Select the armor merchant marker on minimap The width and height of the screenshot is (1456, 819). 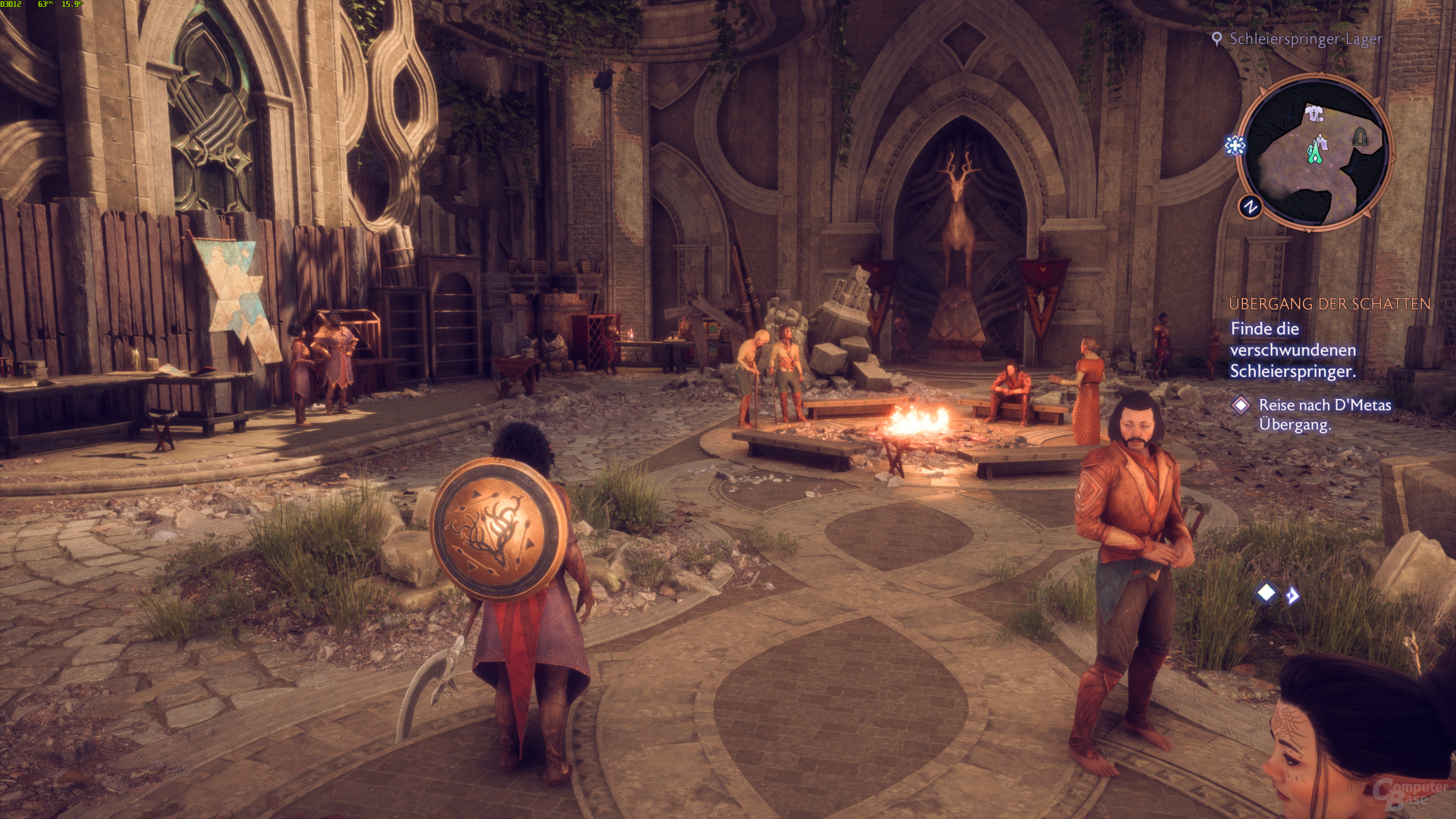1314,114
